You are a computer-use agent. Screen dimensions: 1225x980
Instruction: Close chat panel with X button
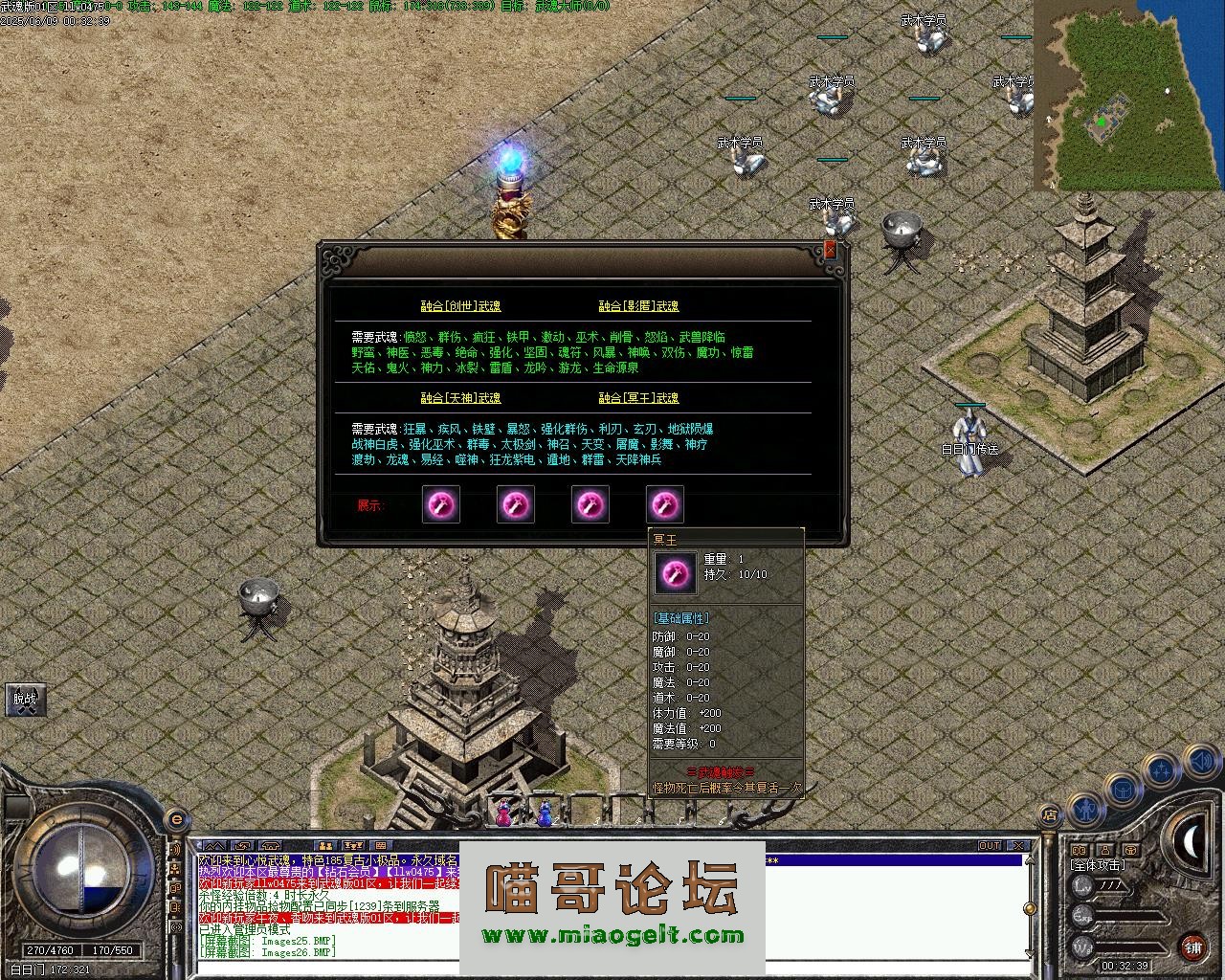tap(1018, 846)
